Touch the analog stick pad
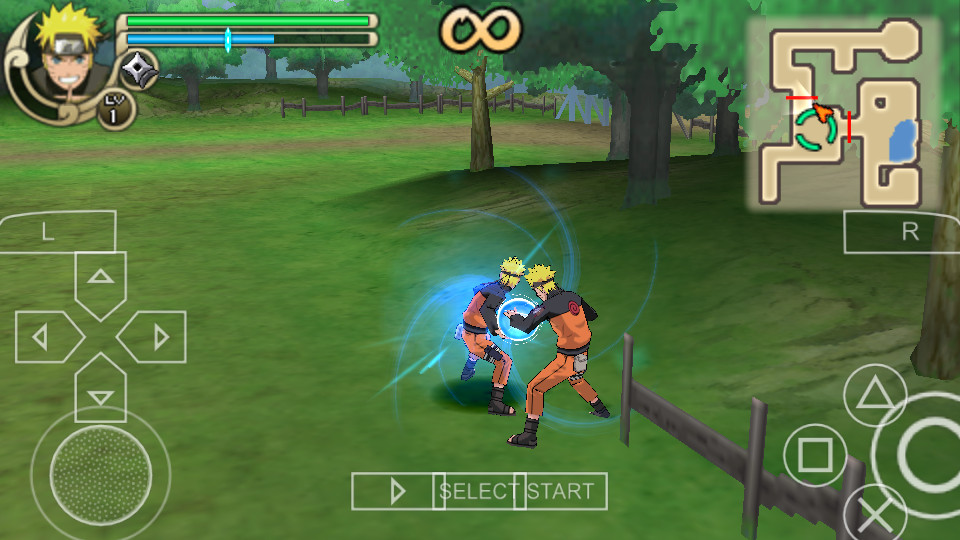960x540 pixels. 100,468
